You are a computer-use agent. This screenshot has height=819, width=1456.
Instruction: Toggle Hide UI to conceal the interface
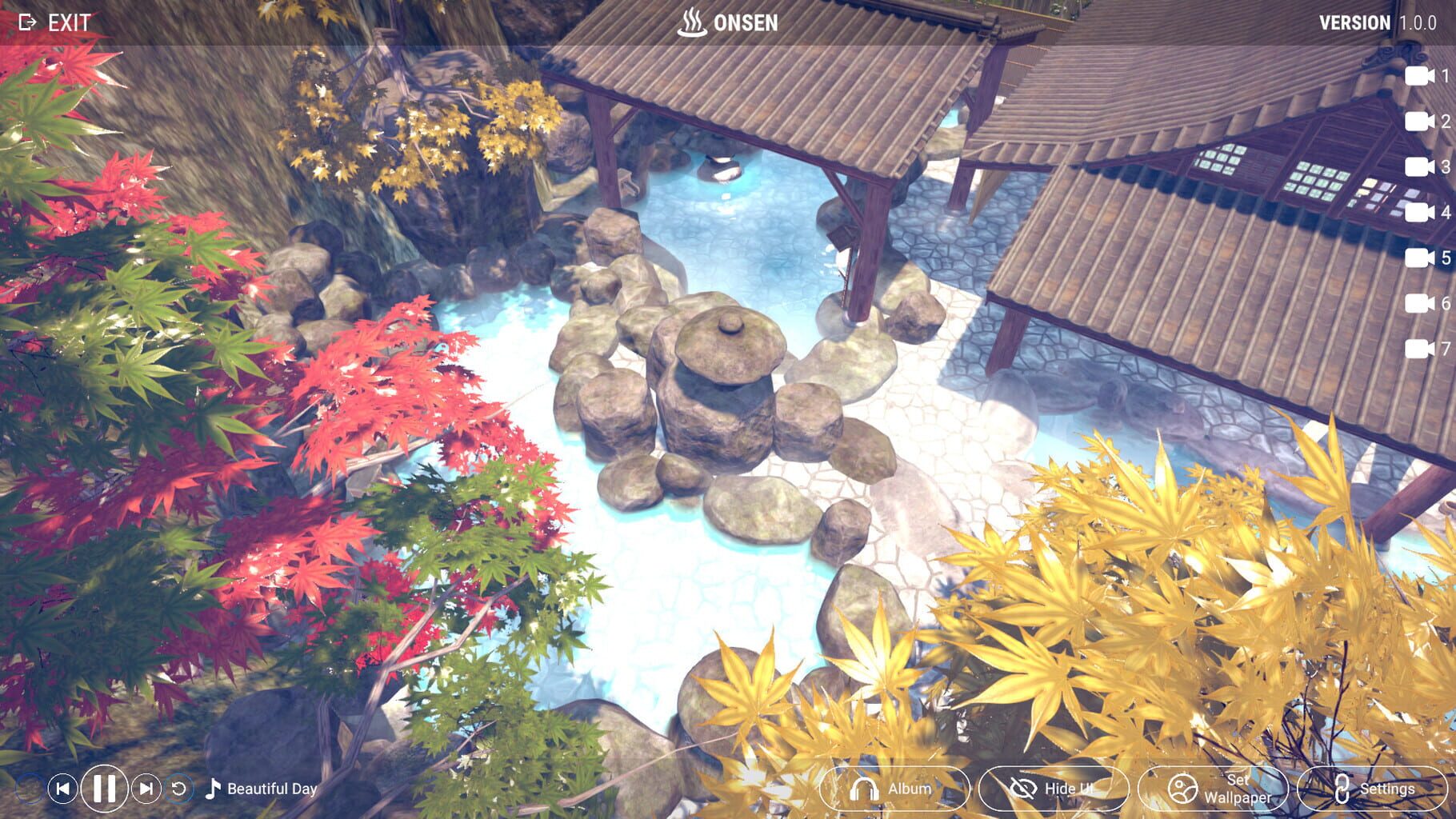(x=1046, y=788)
